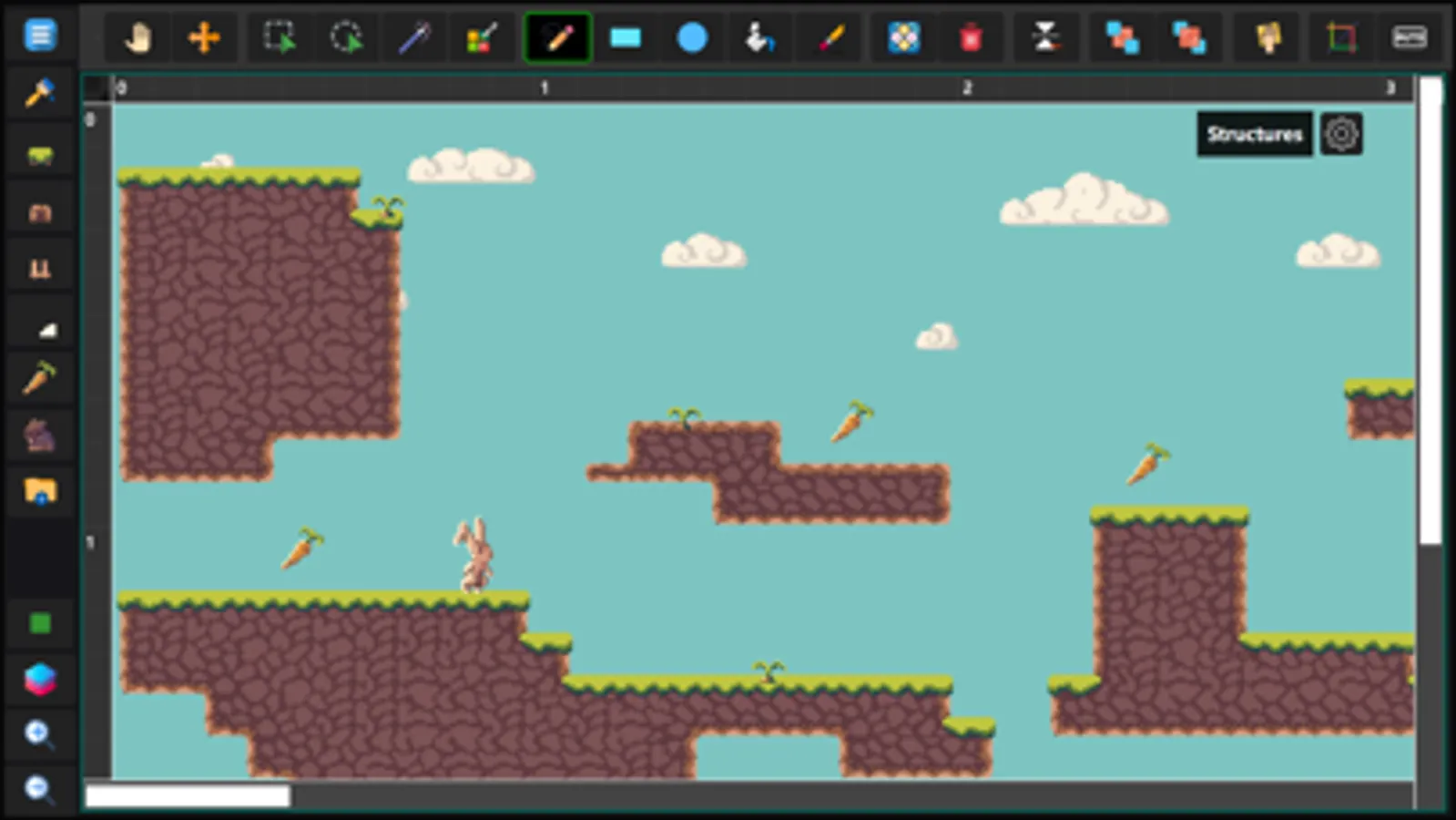Screen dimensions: 1456x820
Task: Select the Pencil drawing tool
Action: (557, 37)
